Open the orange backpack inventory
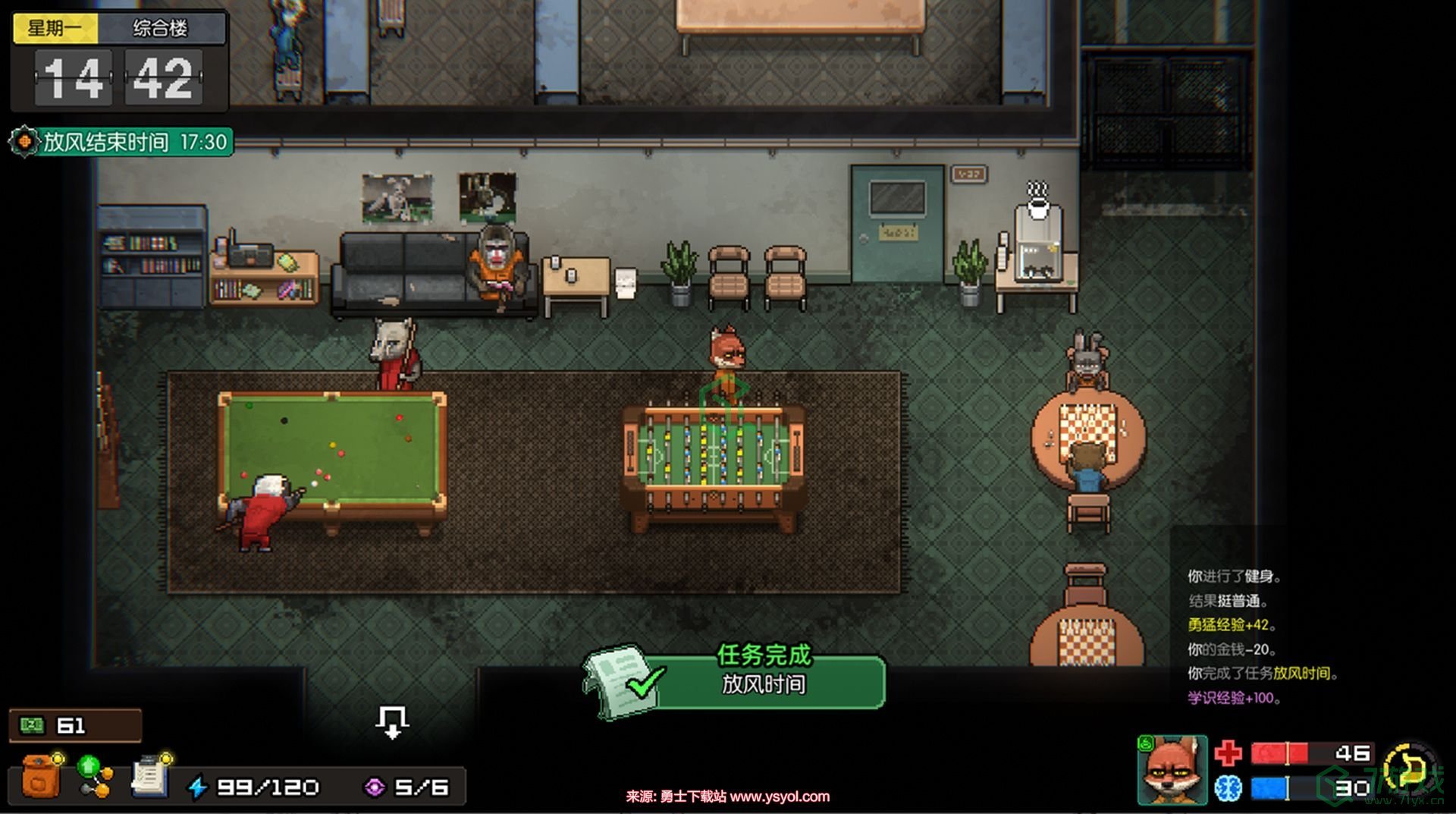1456x814 pixels. [x=41, y=777]
